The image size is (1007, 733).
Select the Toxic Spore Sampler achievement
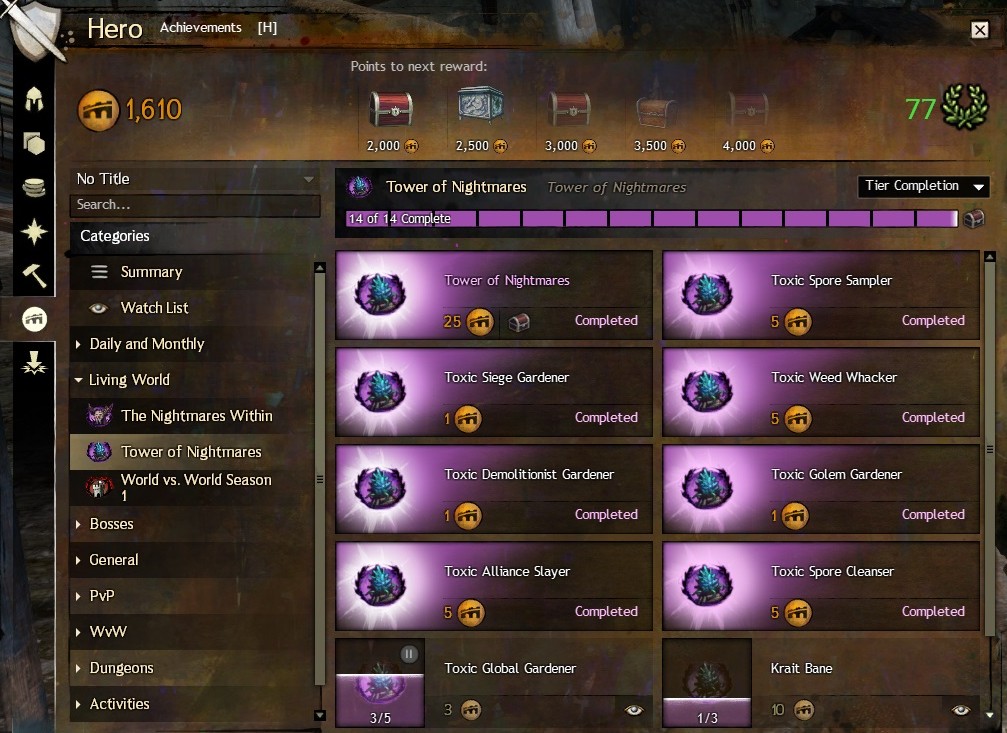[821, 295]
